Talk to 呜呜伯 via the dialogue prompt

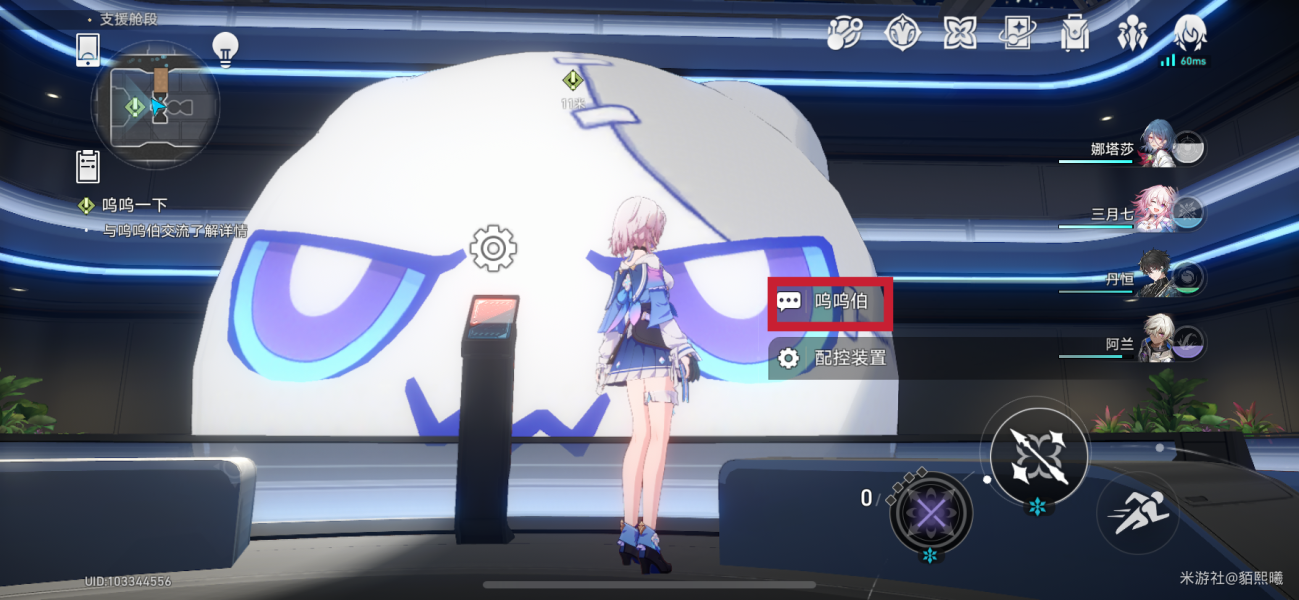[829, 301]
